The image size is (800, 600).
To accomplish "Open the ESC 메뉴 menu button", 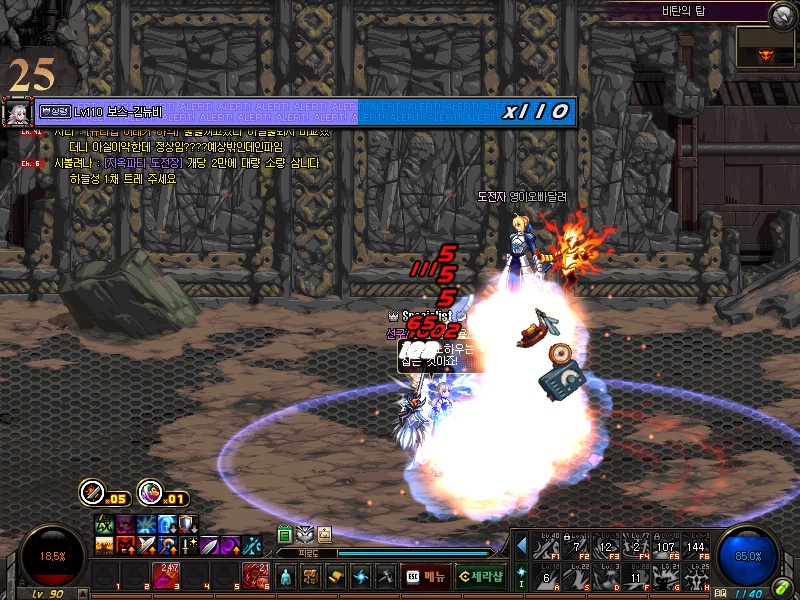I will (x=425, y=576).
